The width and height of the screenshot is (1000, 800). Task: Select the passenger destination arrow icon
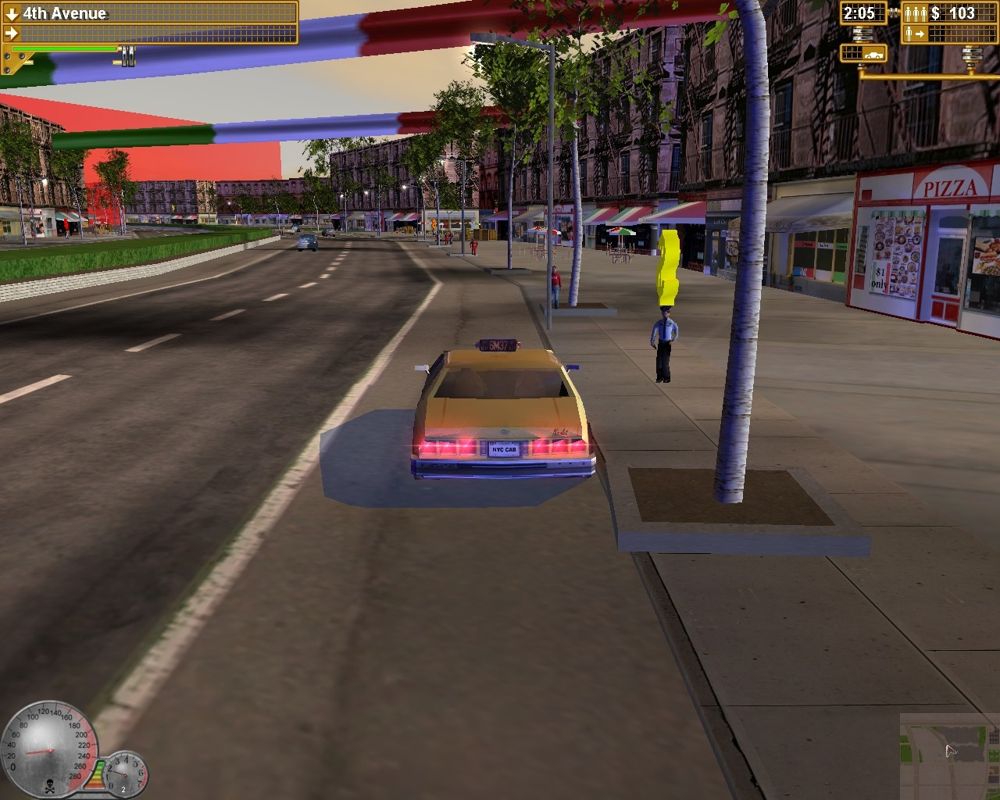click(x=914, y=34)
